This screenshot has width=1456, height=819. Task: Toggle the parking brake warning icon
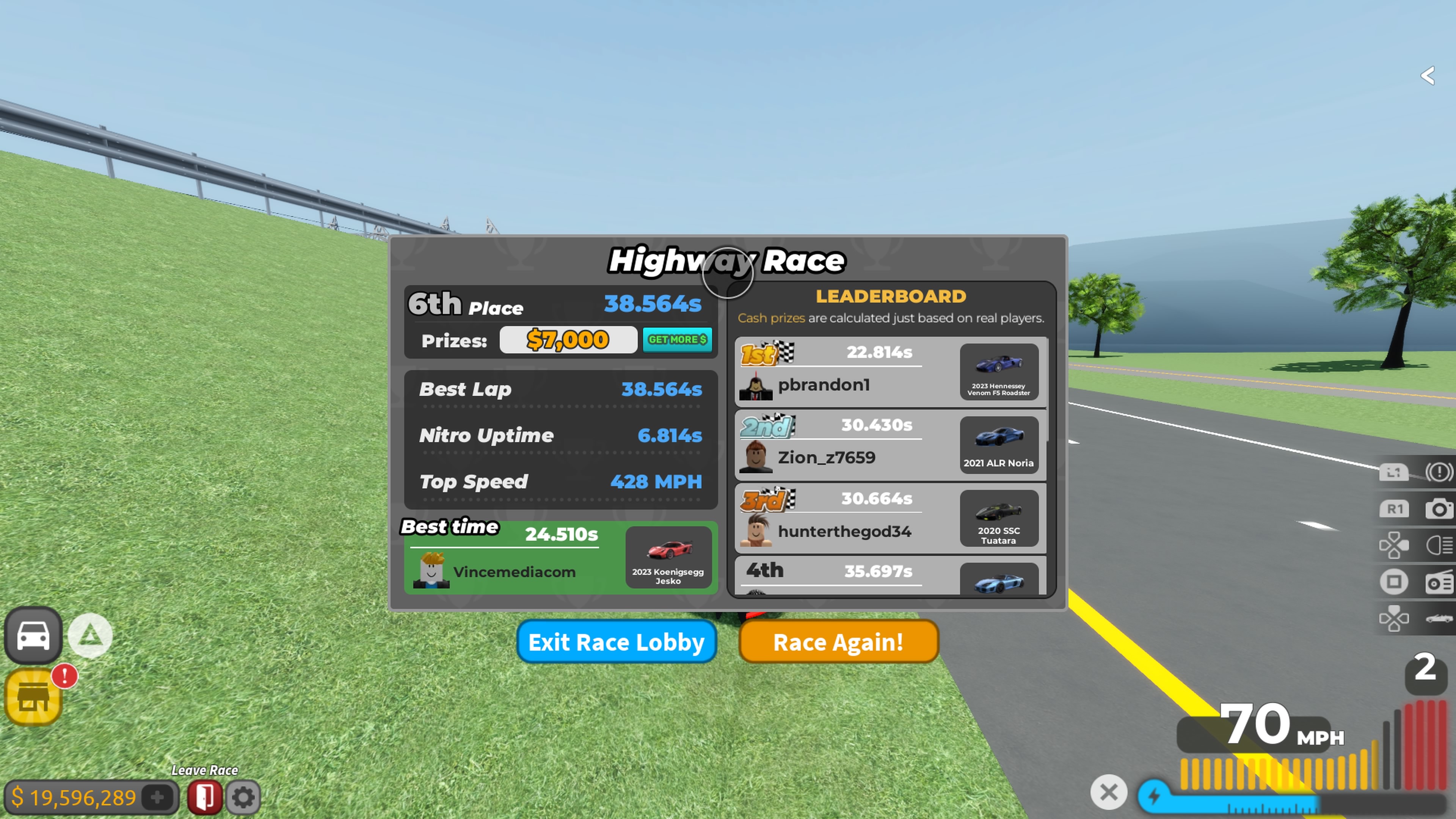1439,471
